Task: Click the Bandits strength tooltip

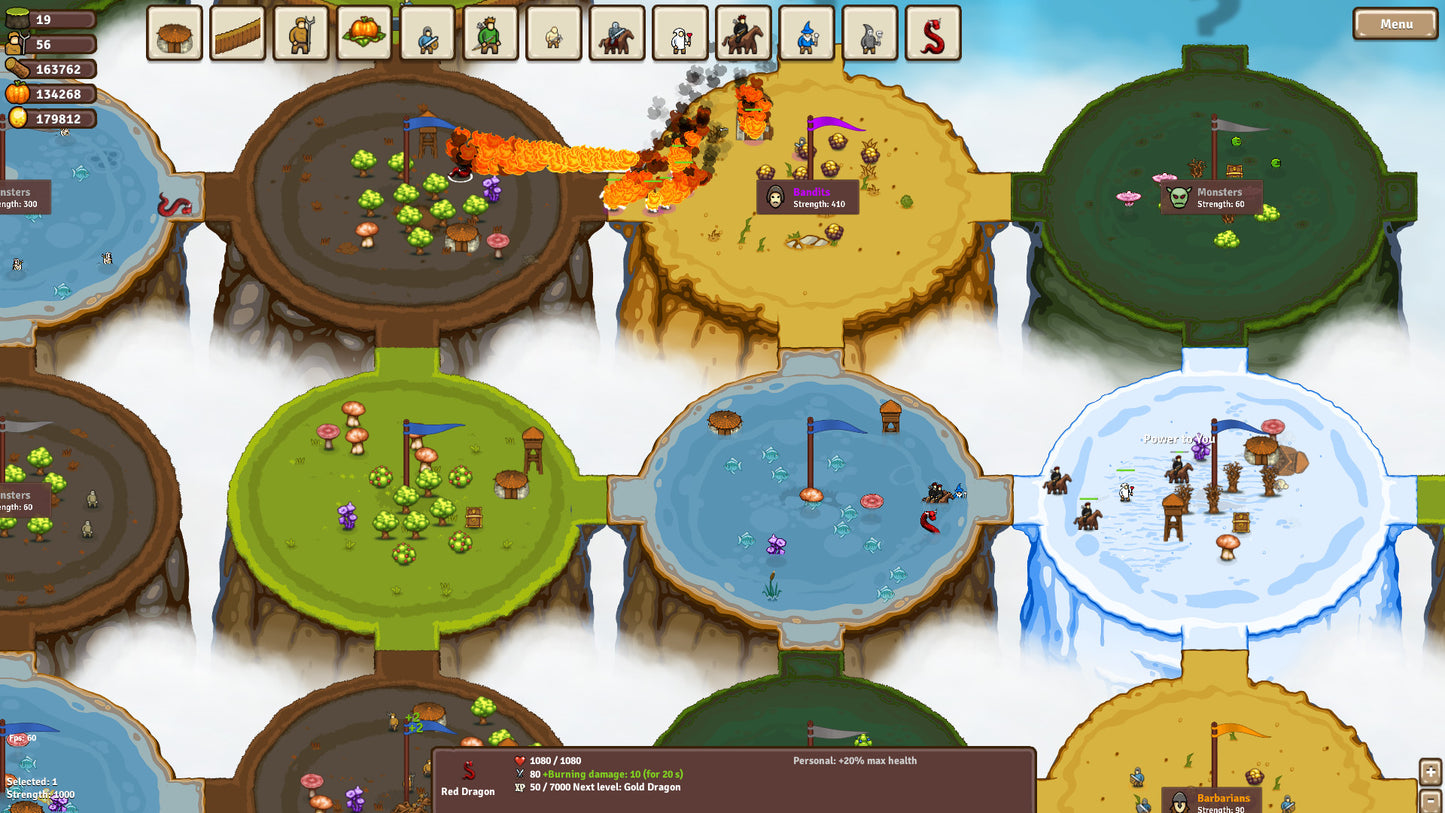Action: (x=807, y=198)
